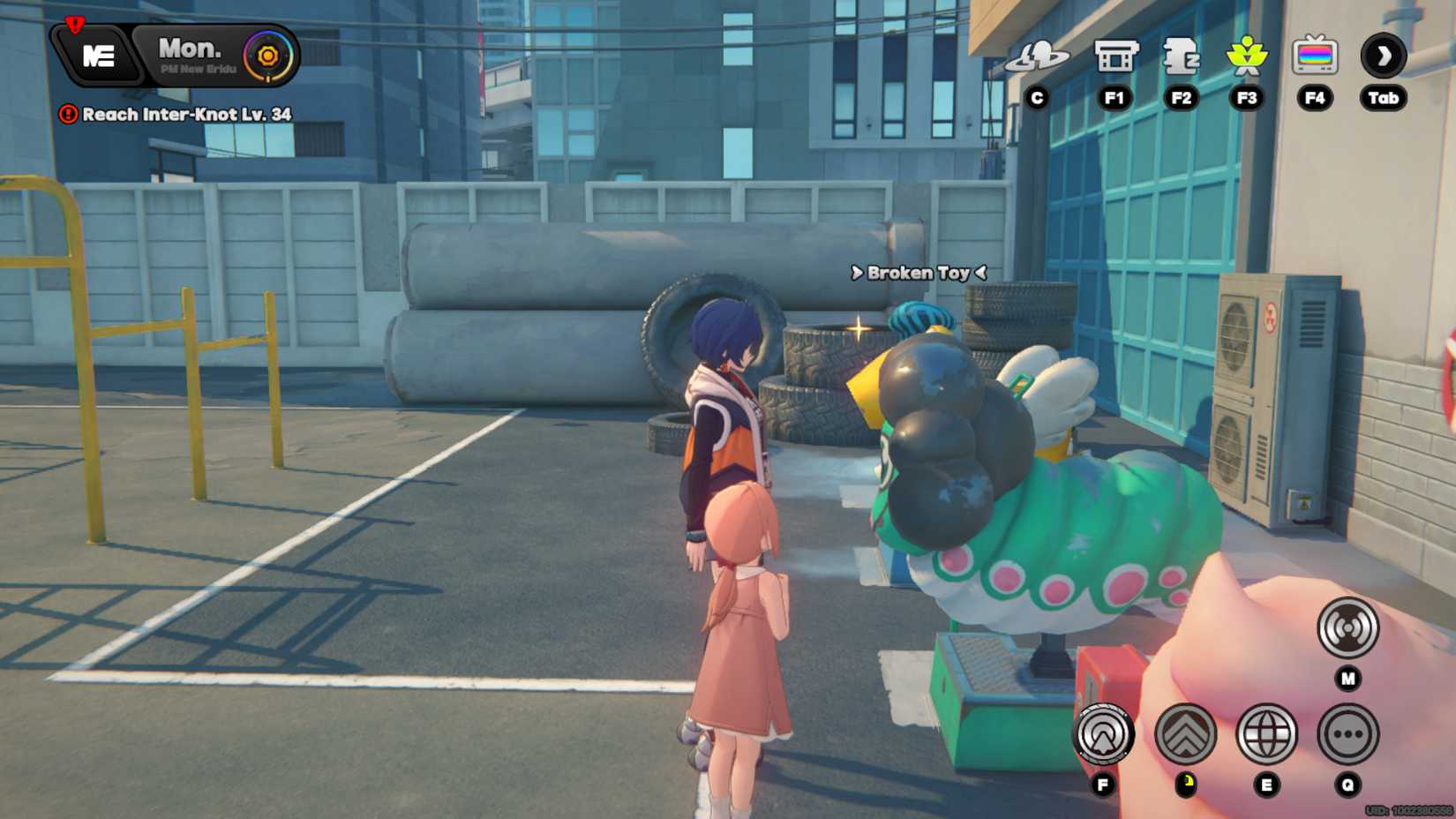Image resolution: width=1456 pixels, height=819 pixels.
Task: Click the MOE emblem badge
Action: pyautogui.click(x=97, y=53)
